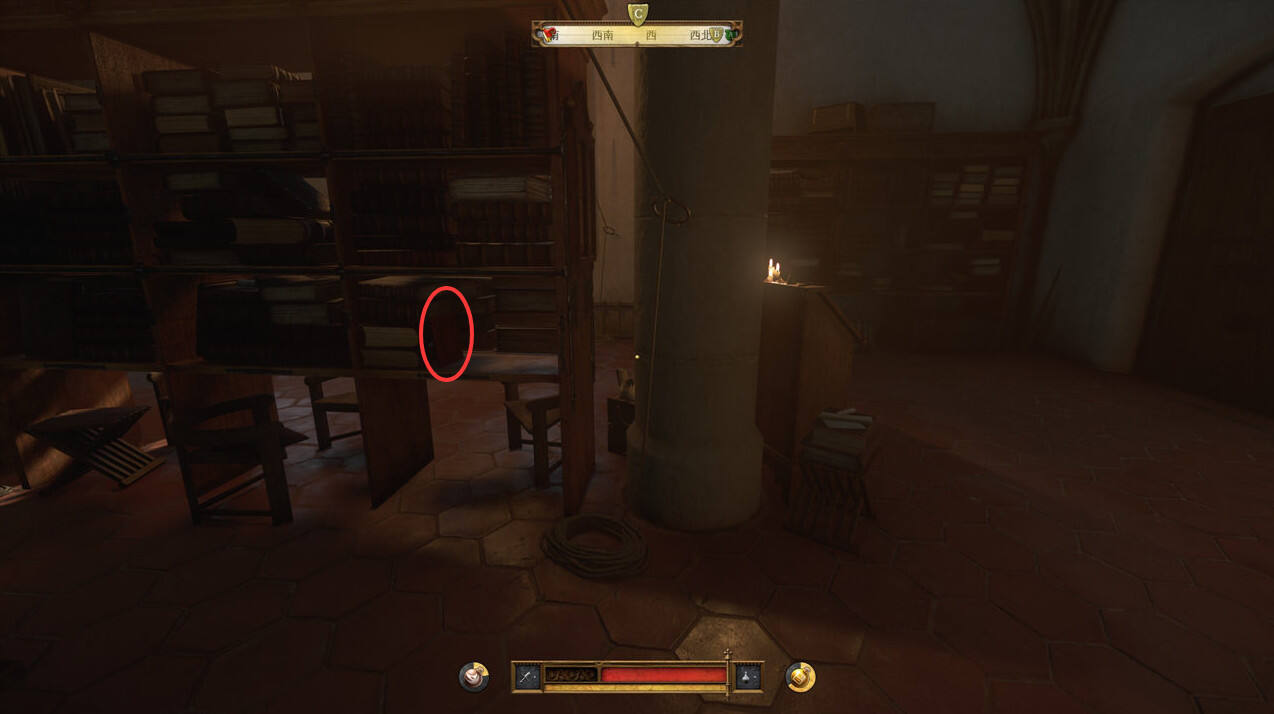Select the B shield marker on compass
This screenshot has width=1274, height=714.
click(717, 35)
